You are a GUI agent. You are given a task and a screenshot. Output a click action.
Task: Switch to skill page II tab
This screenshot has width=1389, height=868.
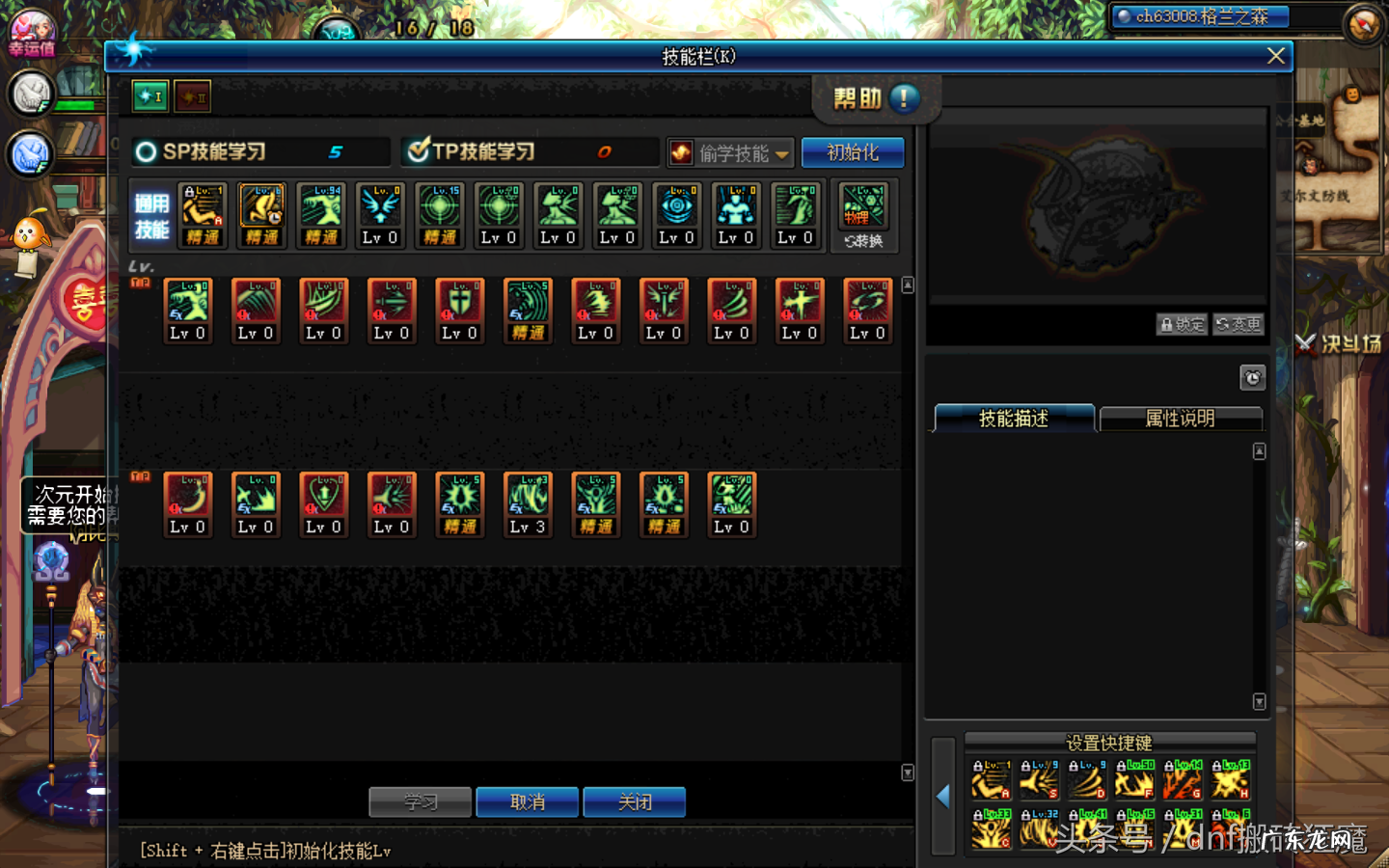click(x=193, y=96)
